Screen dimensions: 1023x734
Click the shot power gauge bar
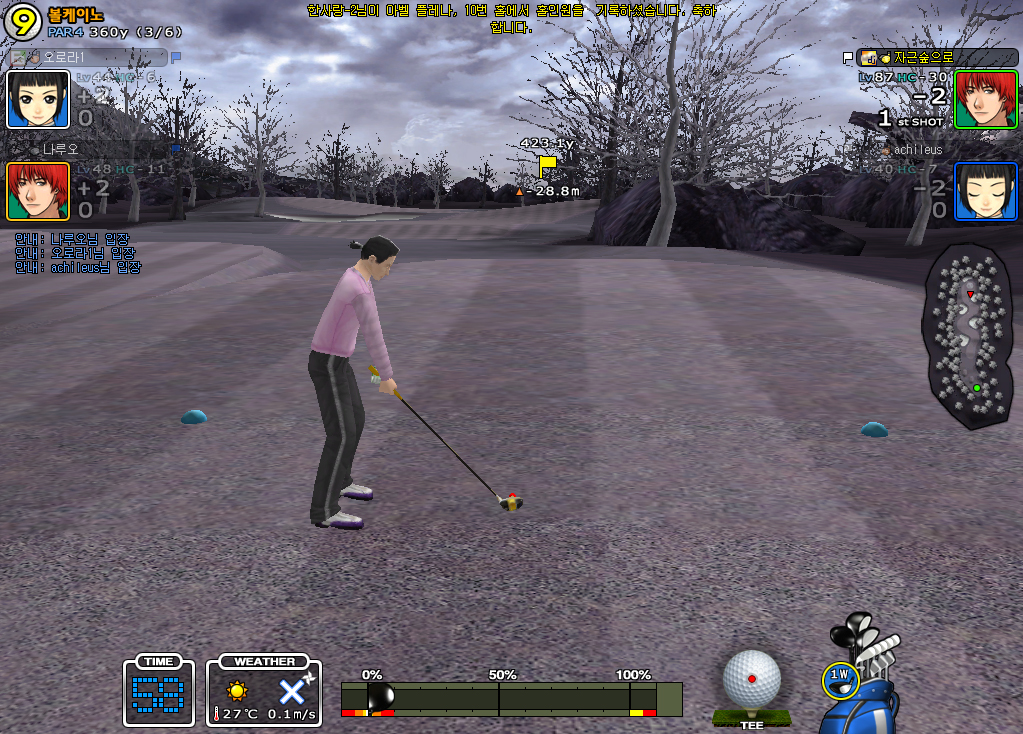pos(510,699)
